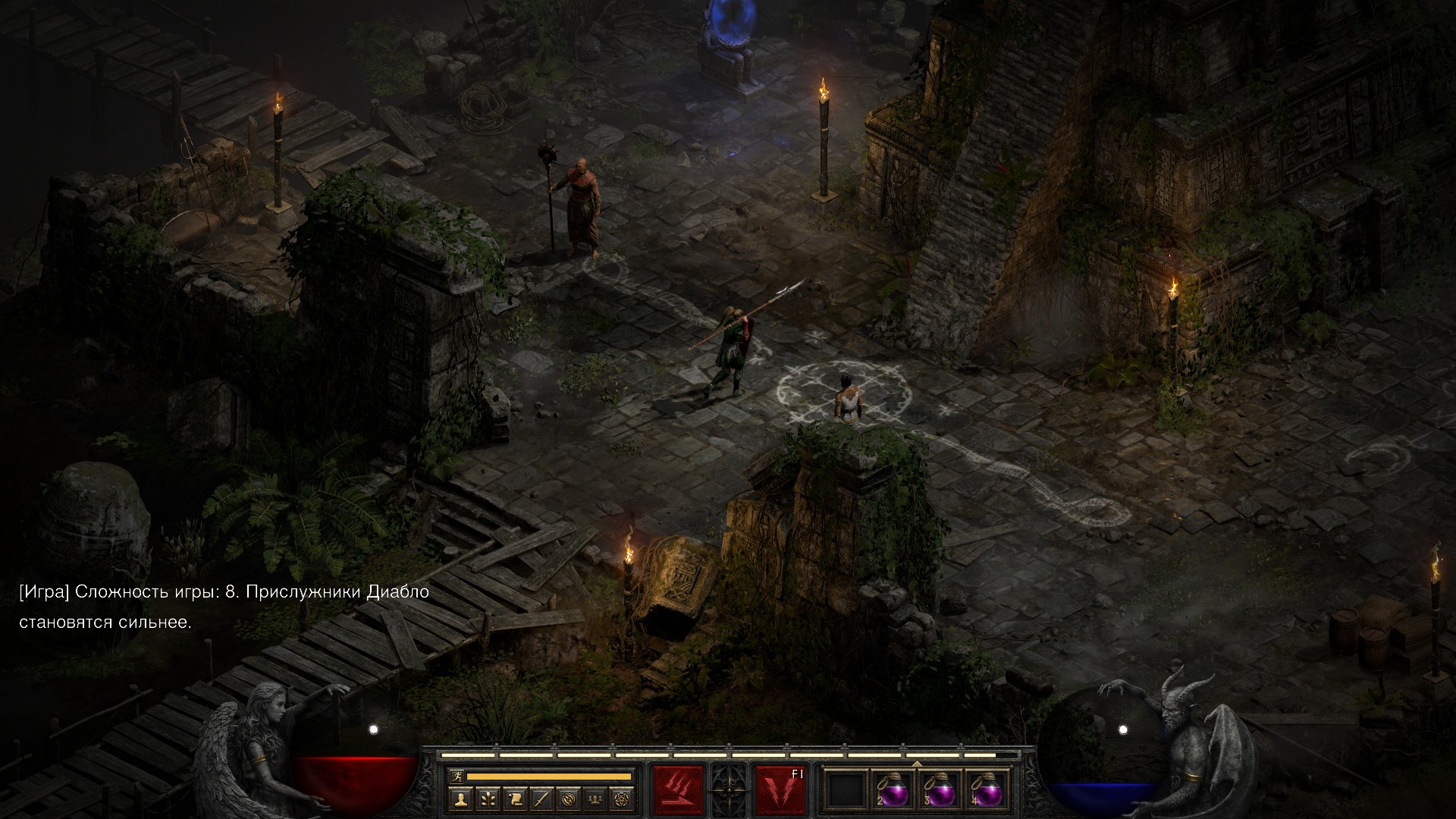The image size is (1456, 819).
Task: Open the party icon with three figures
Action: pyautogui.click(x=596, y=798)
